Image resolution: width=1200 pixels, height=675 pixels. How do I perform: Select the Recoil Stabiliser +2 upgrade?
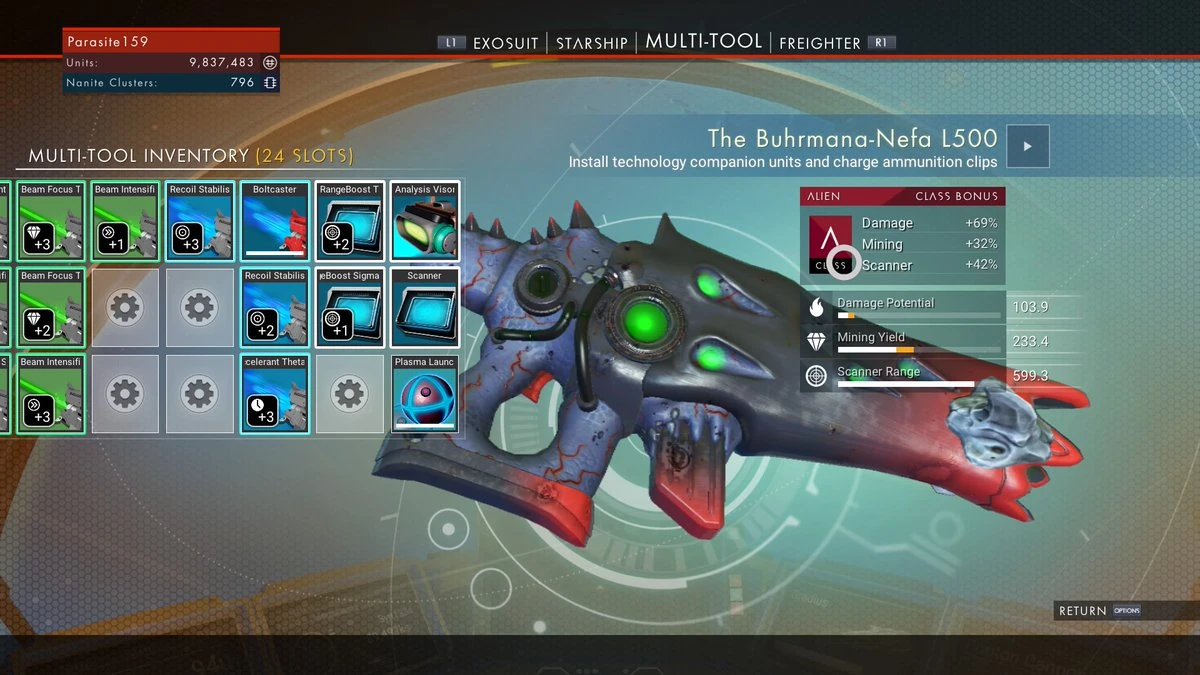(x=275, y=307)
